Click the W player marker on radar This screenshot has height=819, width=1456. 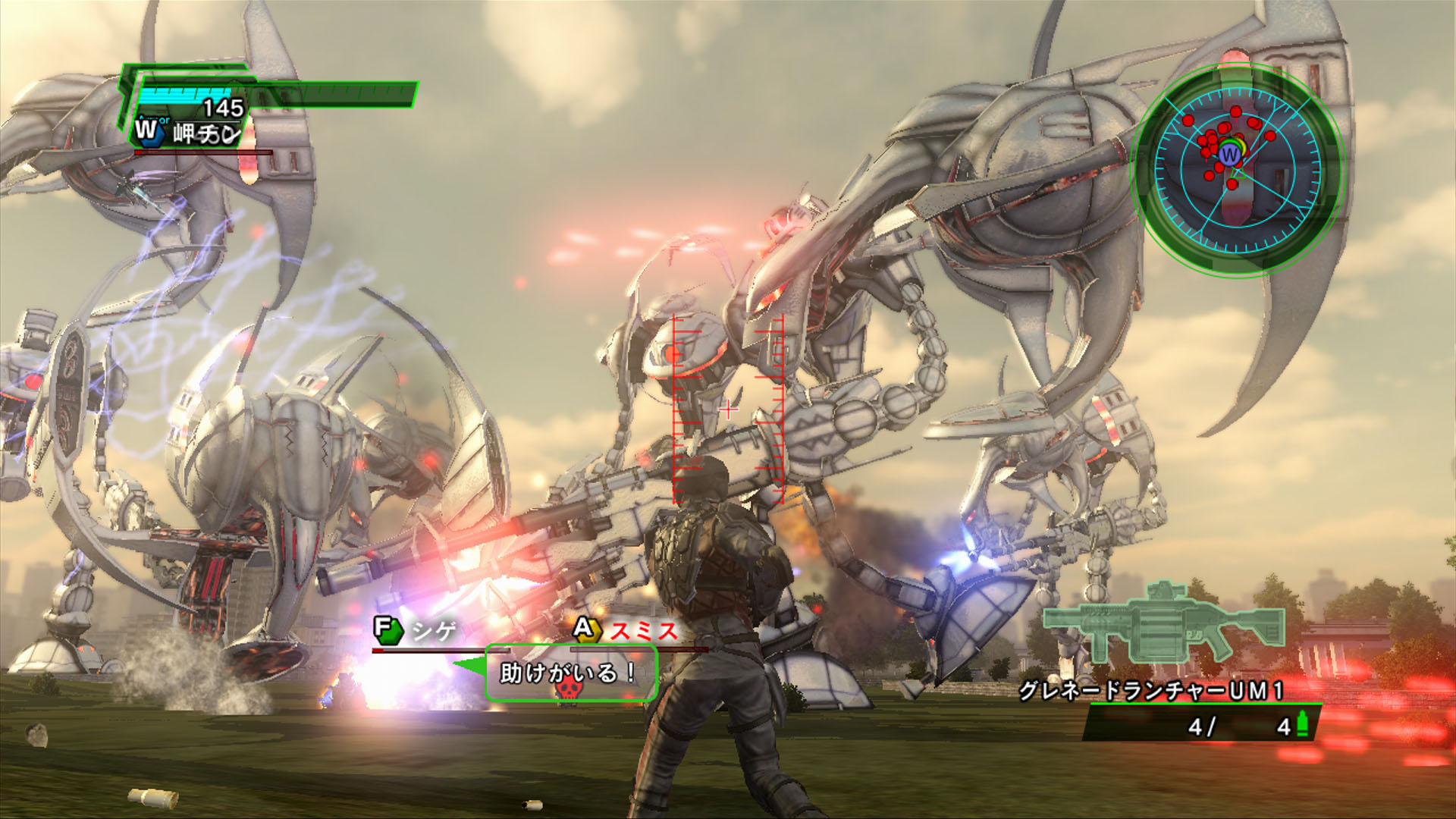point(1229,155)
